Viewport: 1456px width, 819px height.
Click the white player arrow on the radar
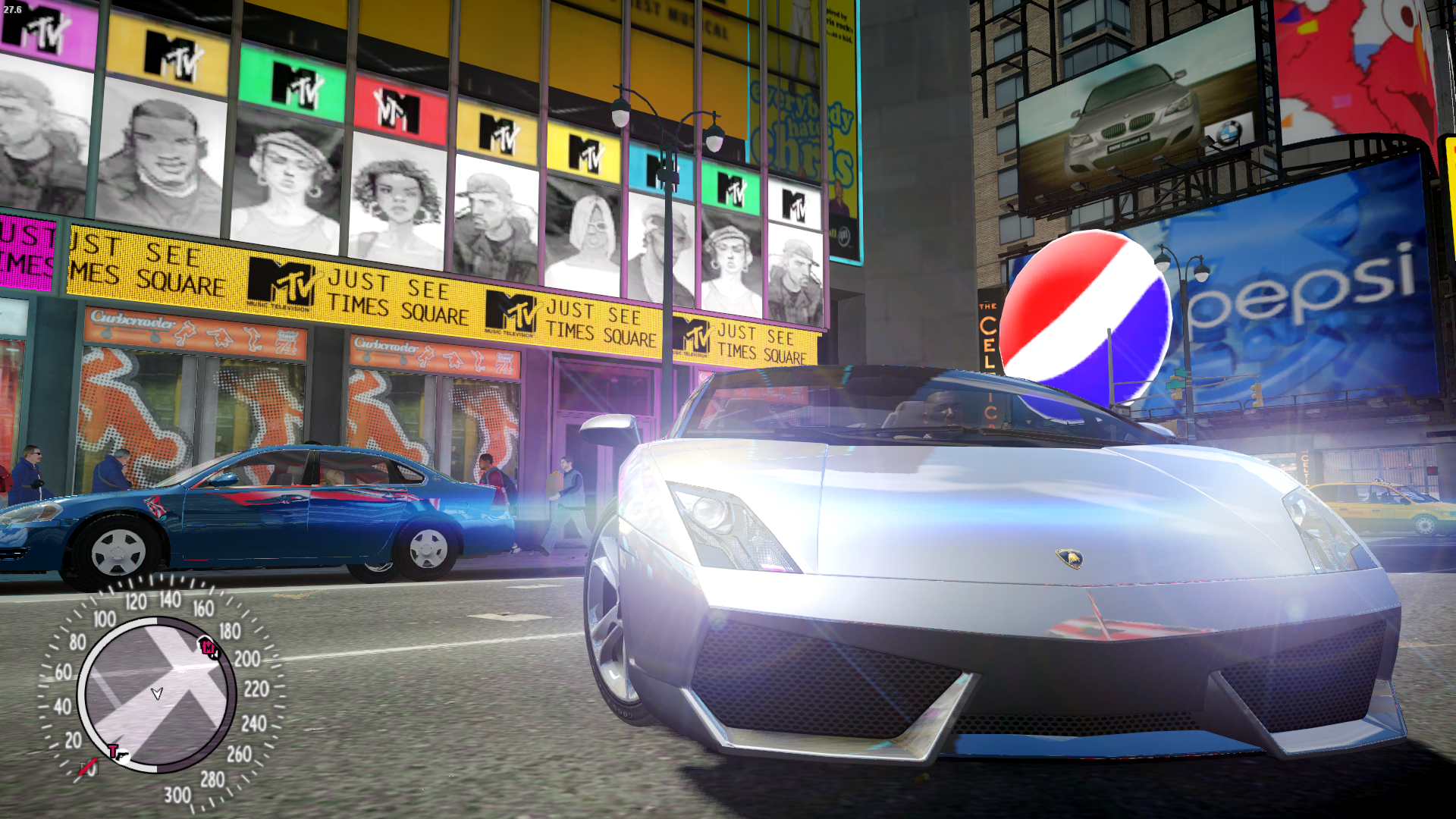click(157, 693)
